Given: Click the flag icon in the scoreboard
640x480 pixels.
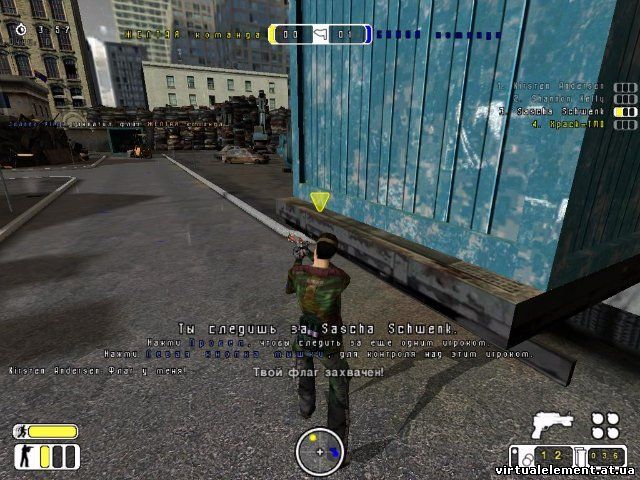Looking at the screenshot, I should click(x=319, y=36).
